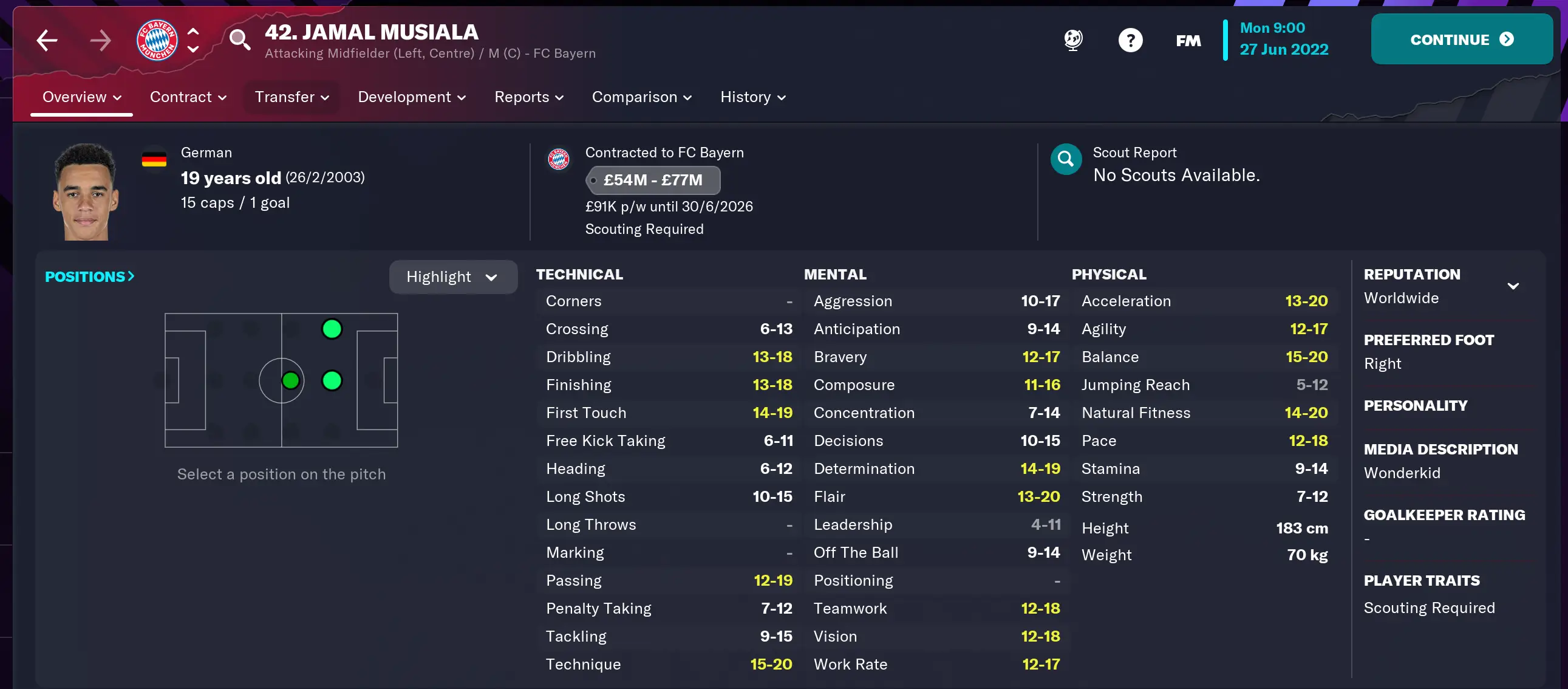The height and width of the screenshot is (689, 1568).
Task: Click Jamal Musiala's profile photo
Action: pos(86,191)
